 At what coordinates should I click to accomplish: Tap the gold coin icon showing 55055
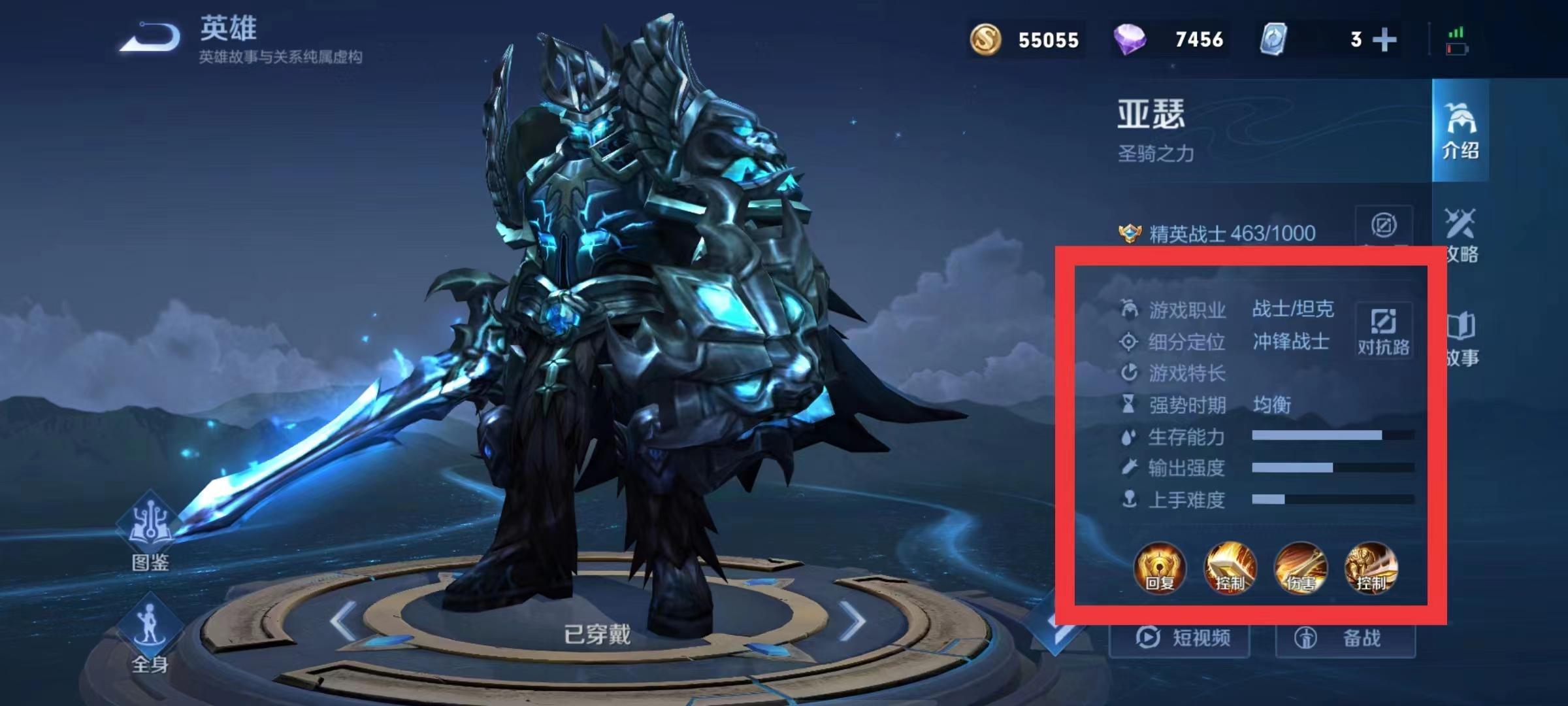(x=987, y=39)
